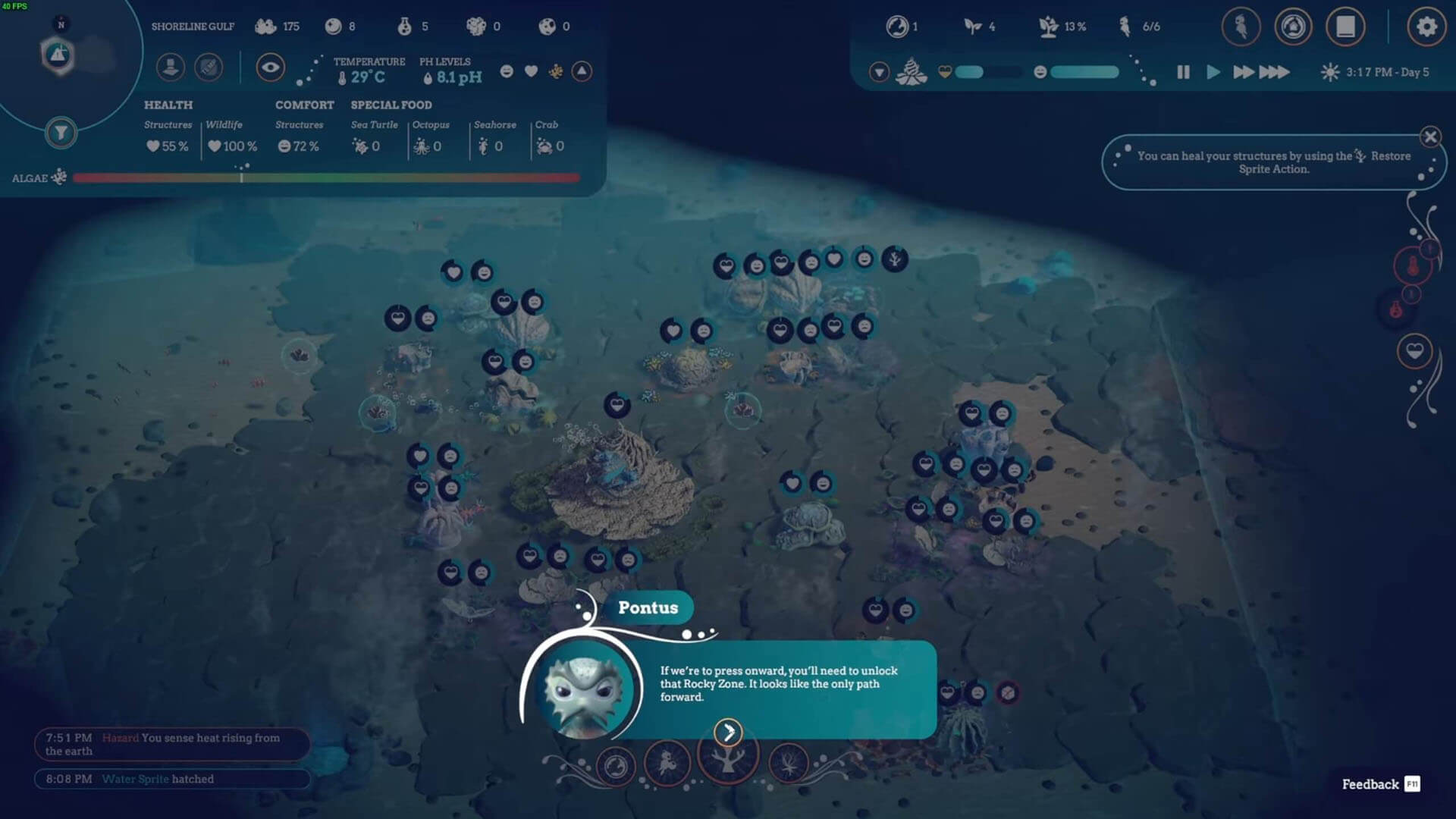Open the heart health side notification
This screenshot has width=1456, height=819.
coord(1414,351)
